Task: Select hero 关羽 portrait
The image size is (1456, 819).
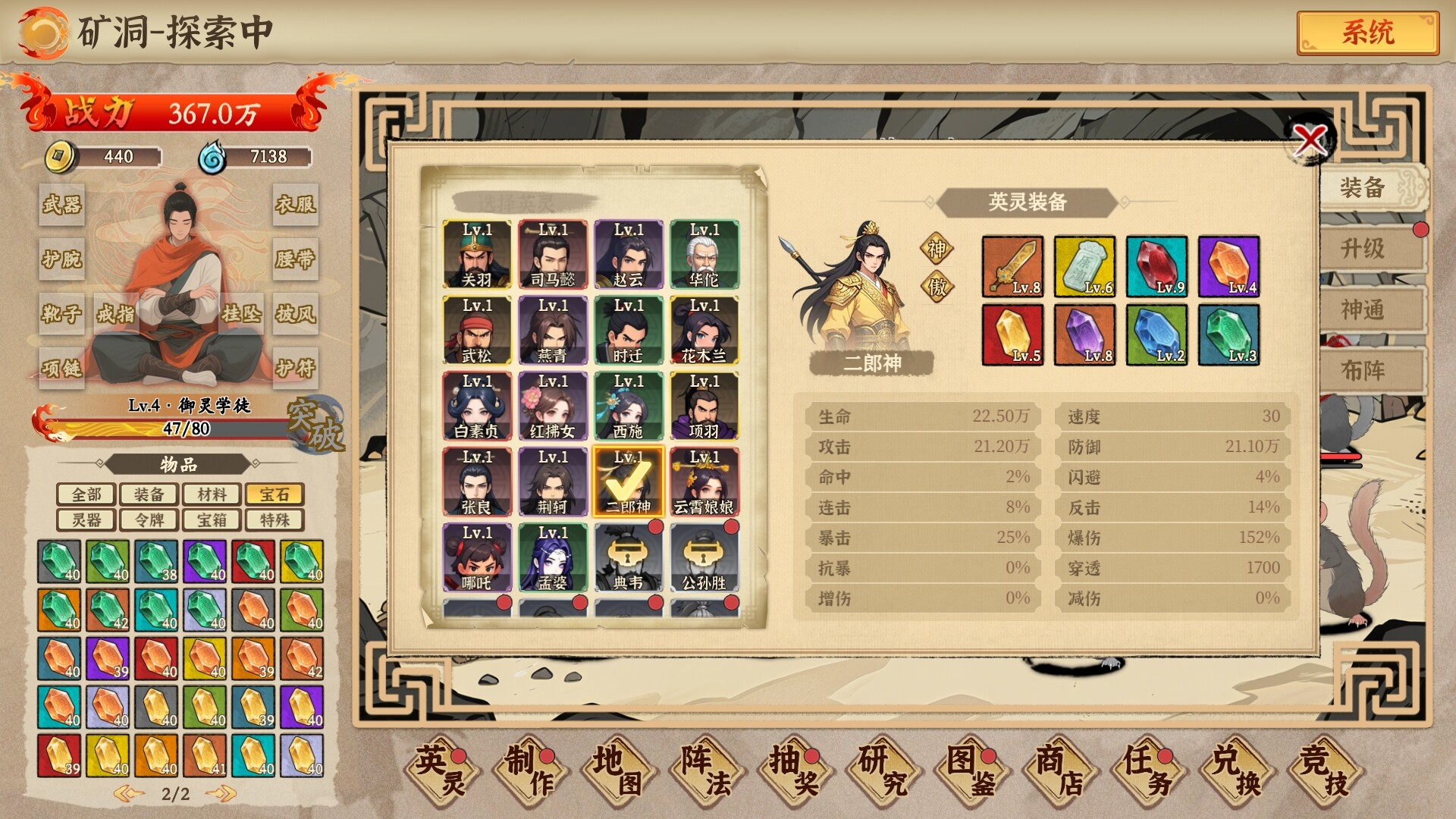Action: coord(477,255)
